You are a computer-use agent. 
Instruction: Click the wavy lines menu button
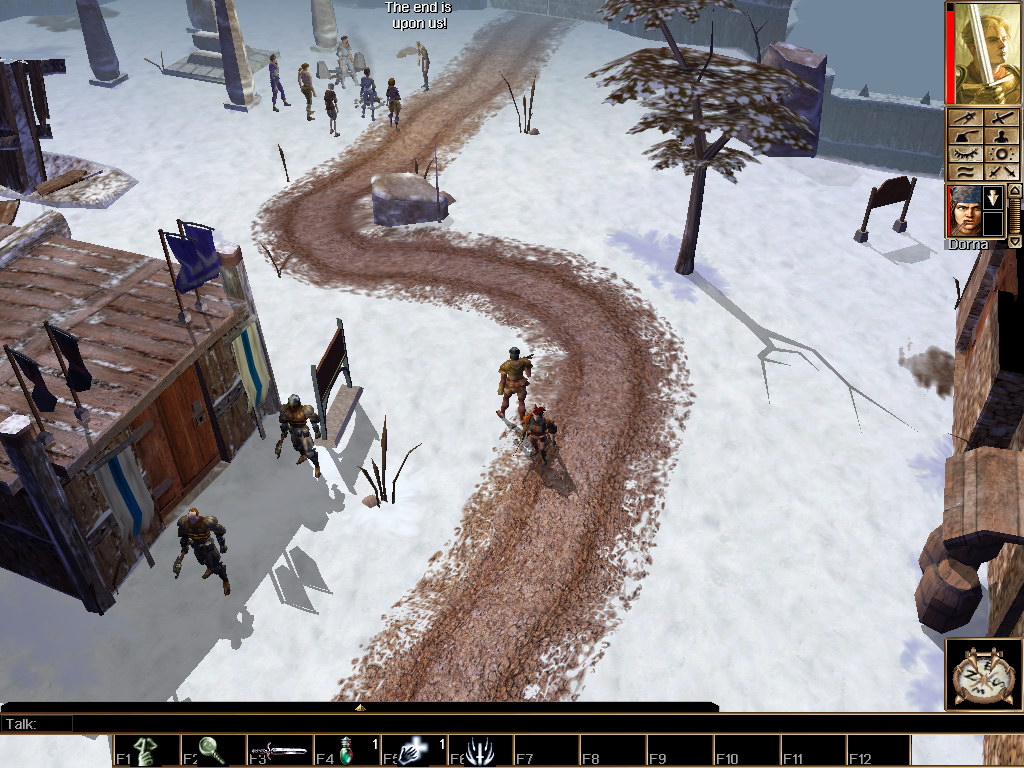coord(964,172)
